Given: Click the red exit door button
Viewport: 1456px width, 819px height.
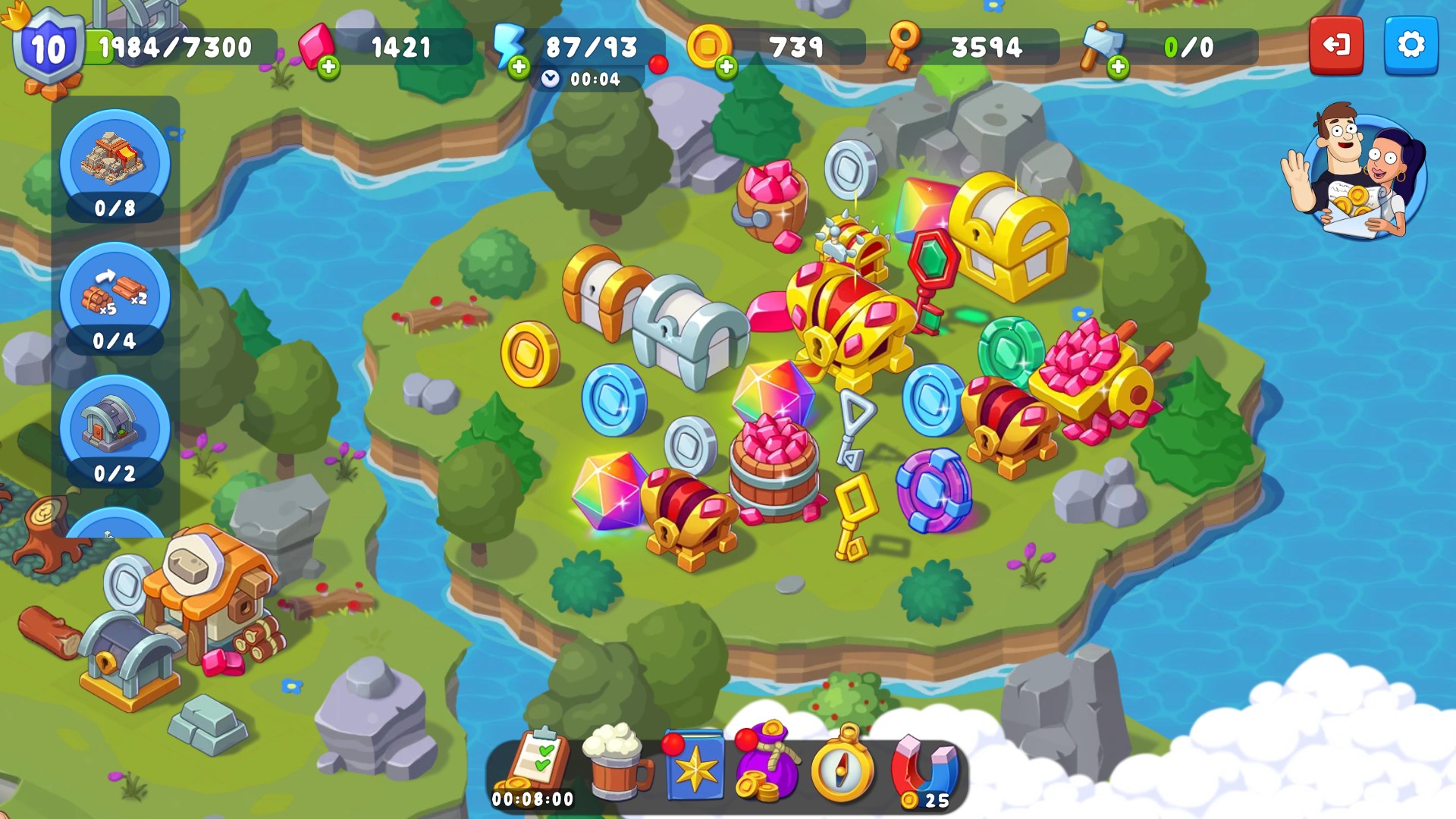Looking at the screenshot, I should coord(1337,46).
